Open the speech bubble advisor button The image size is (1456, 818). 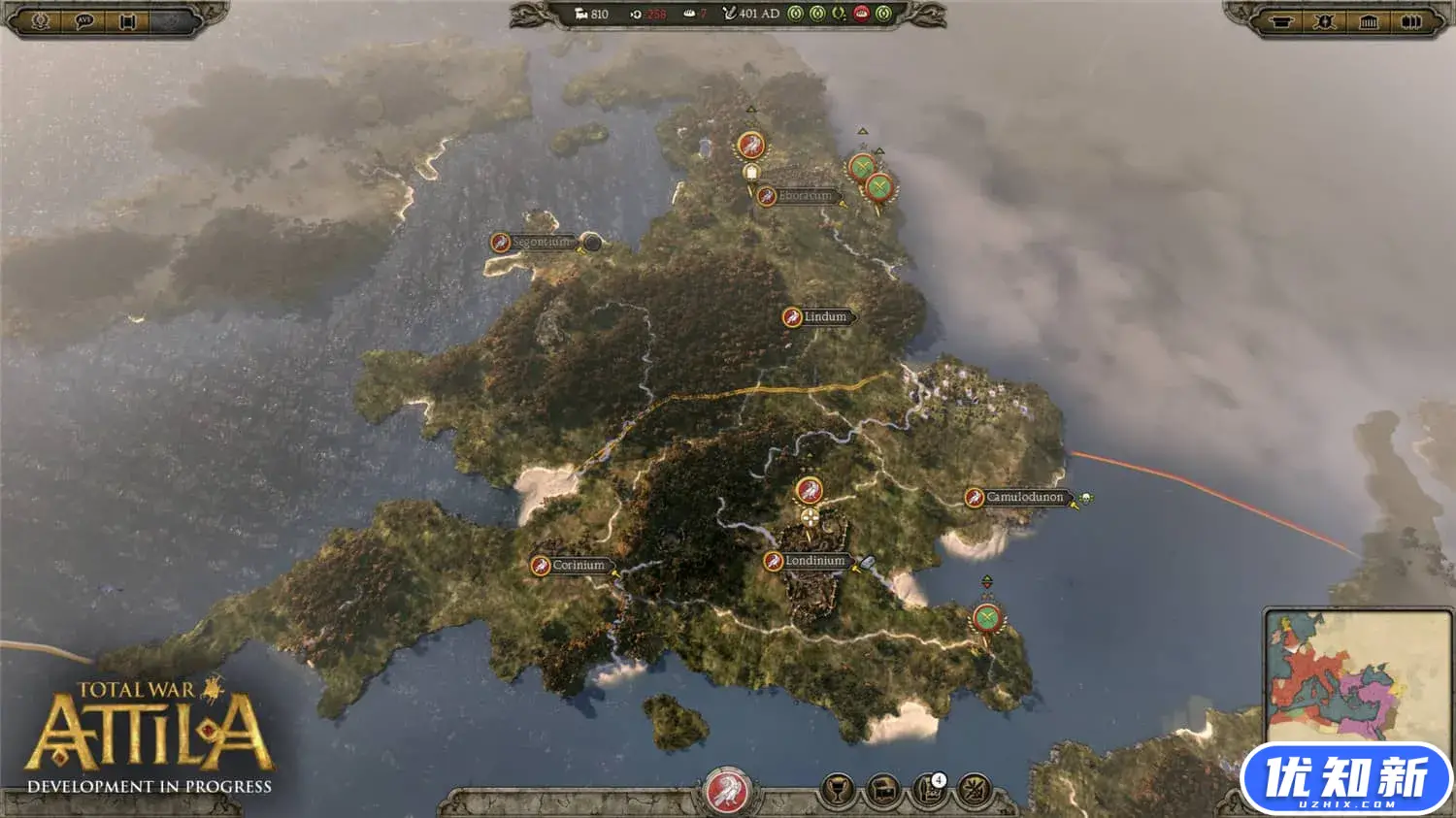(x=84, y=20)
